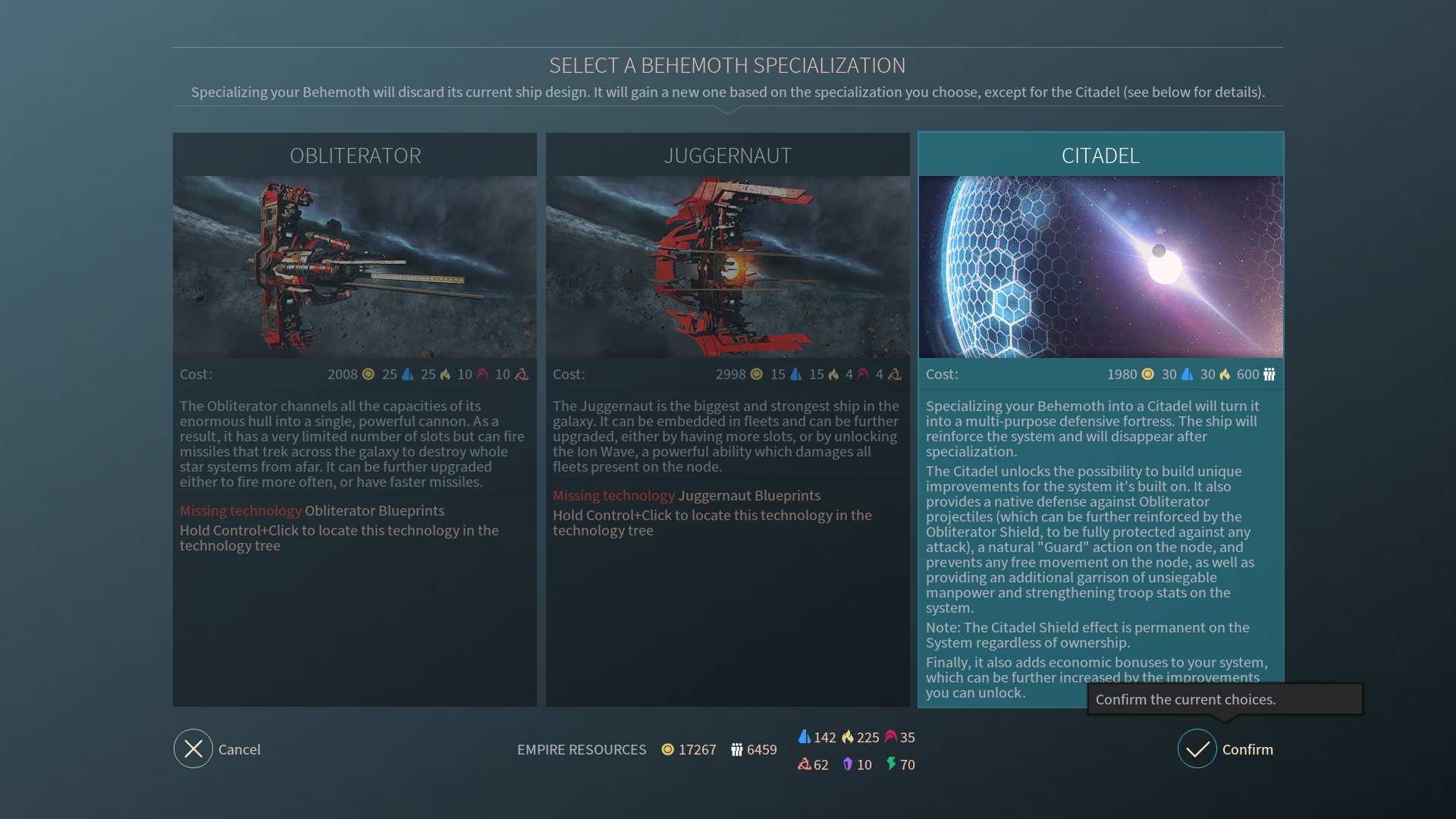
Task: Select the Obliterator specialization card
Action: coord(354,267)
